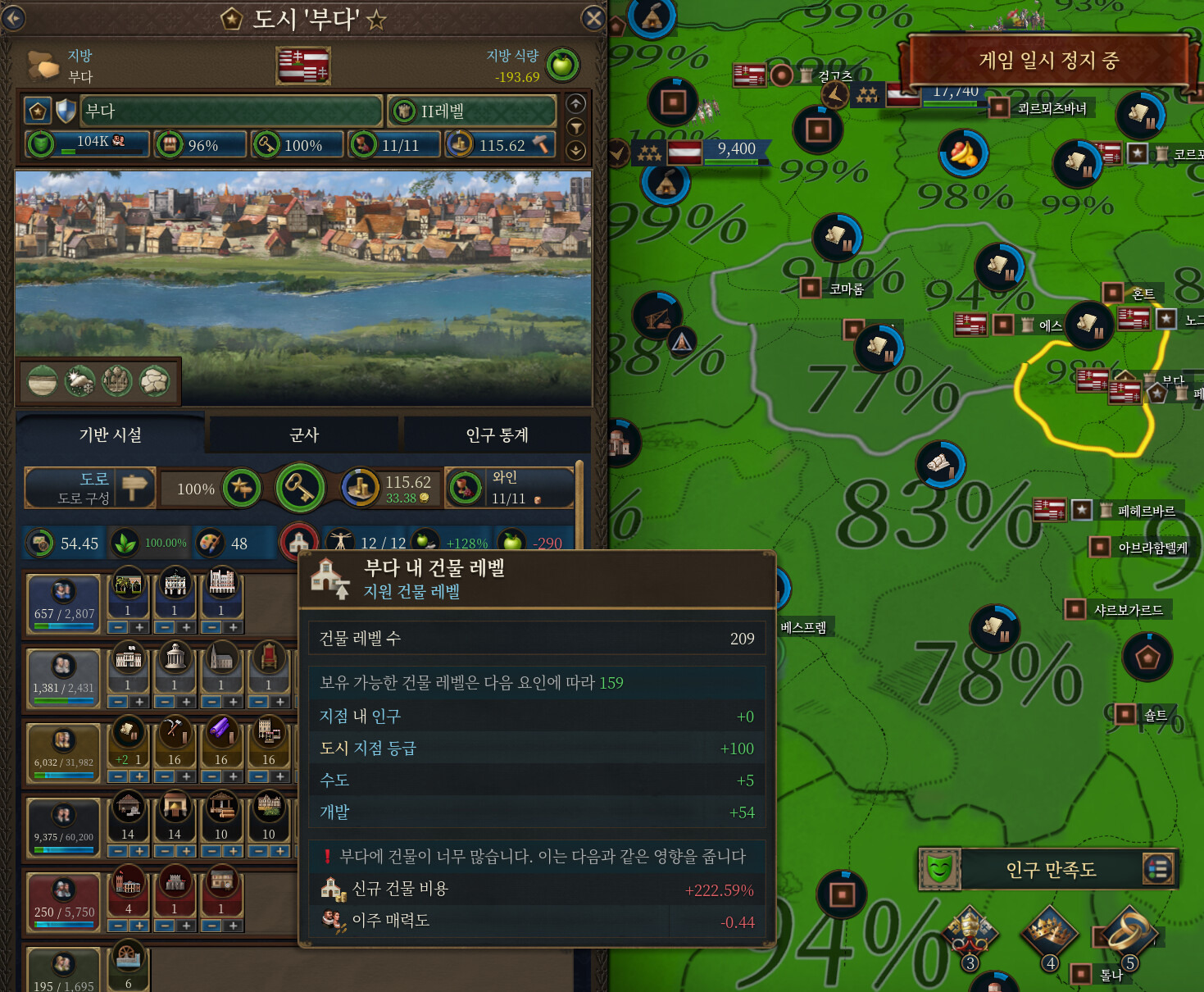Image resolution: width=1204 pixels, height=992 pixels.
Task: Click the list icon beside 인구 만족도
Action: pyautogui.click(x=1157, y=869)
